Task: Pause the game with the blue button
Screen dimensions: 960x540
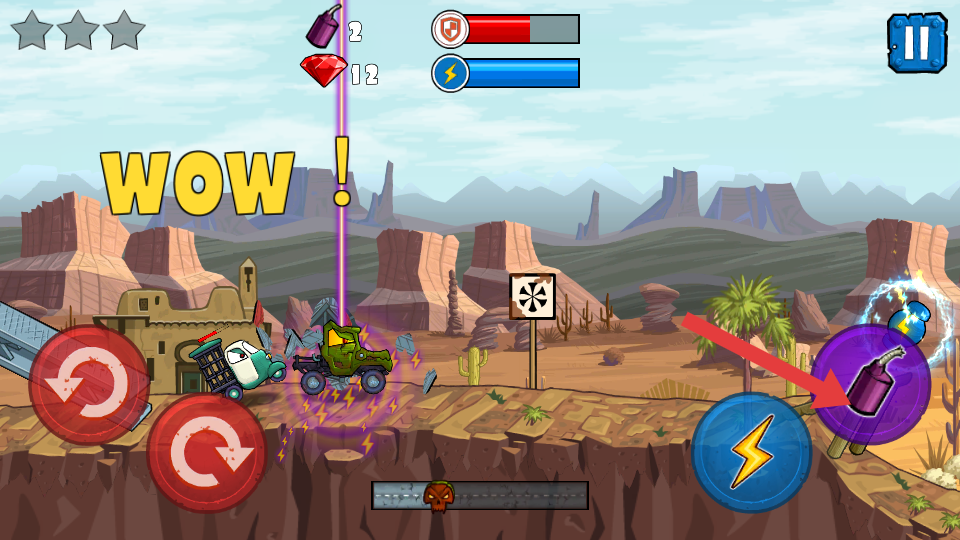Action: (x=916, y=43)
